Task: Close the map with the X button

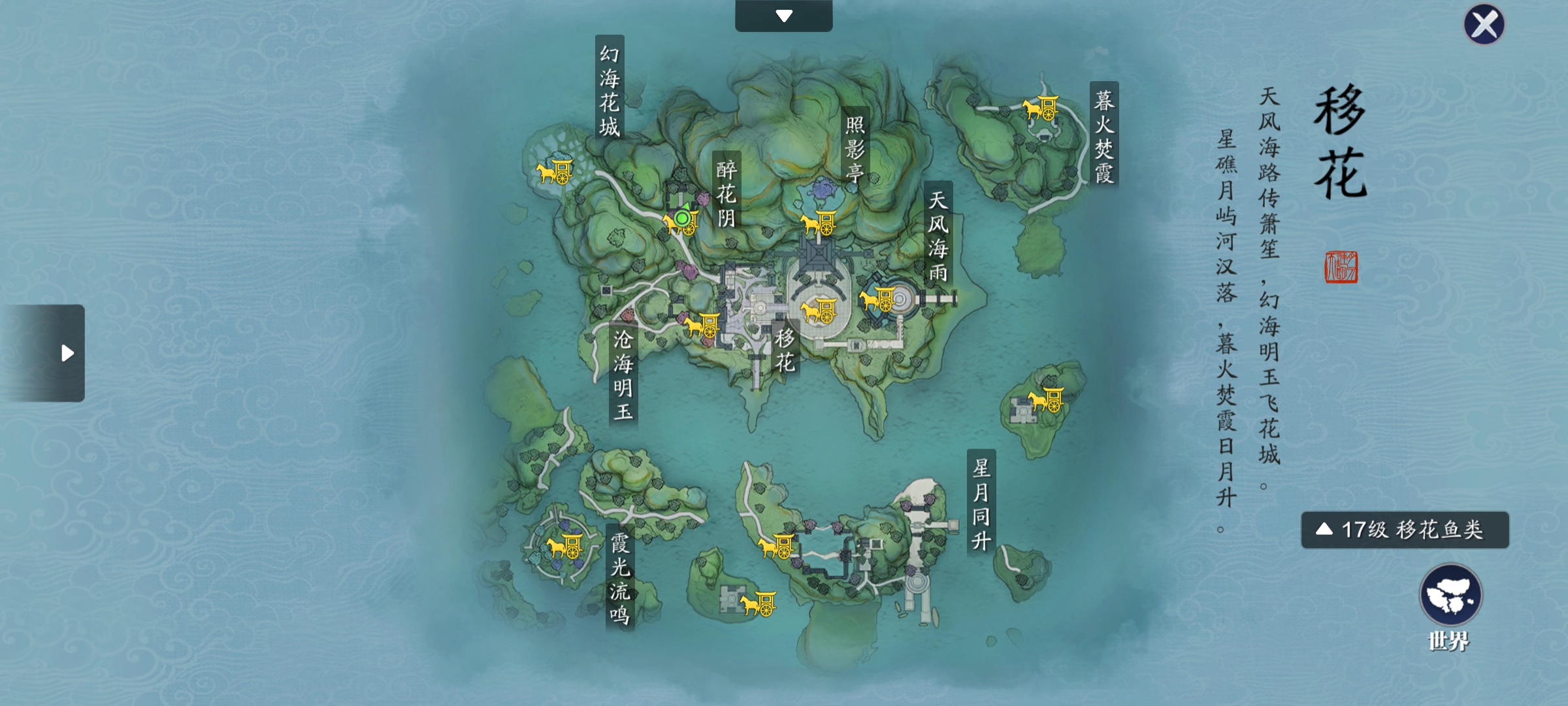Action: point(1484,25)
